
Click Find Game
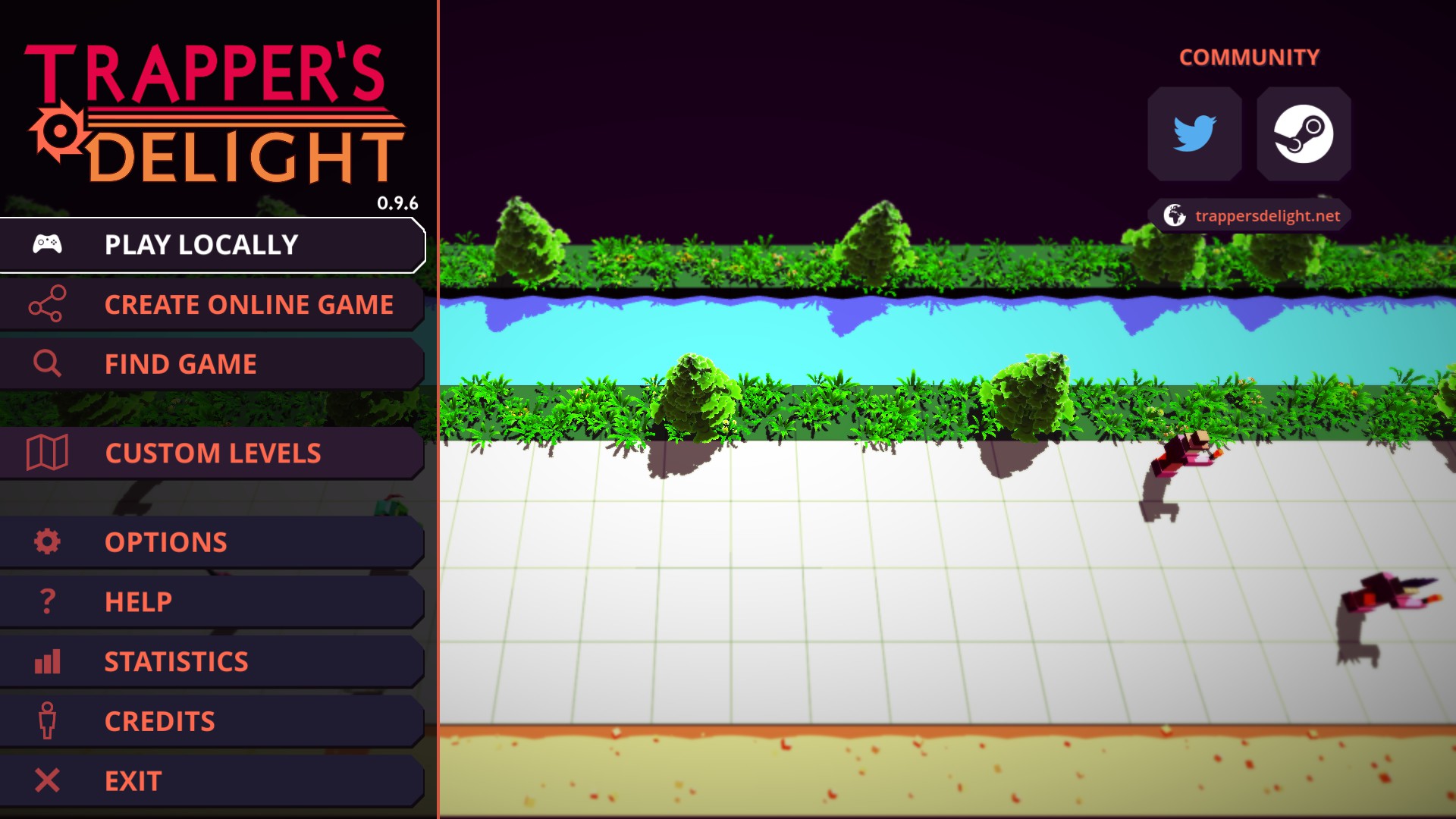180,363
